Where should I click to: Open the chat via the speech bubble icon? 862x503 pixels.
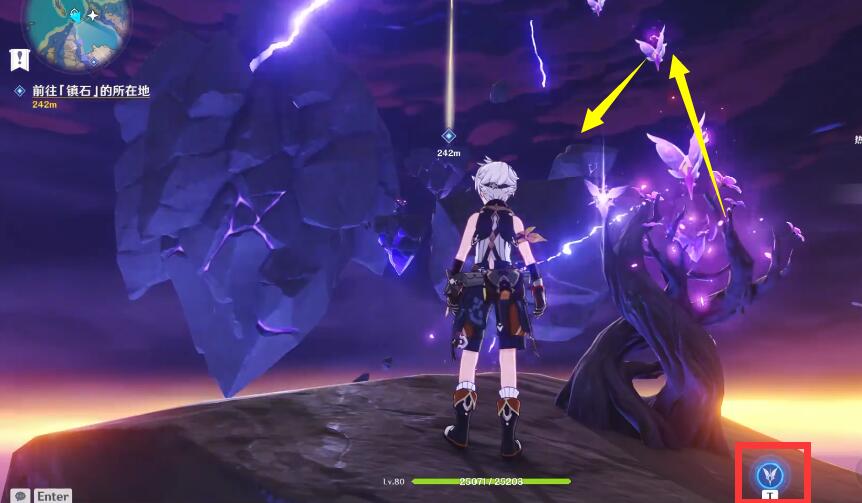20,495
